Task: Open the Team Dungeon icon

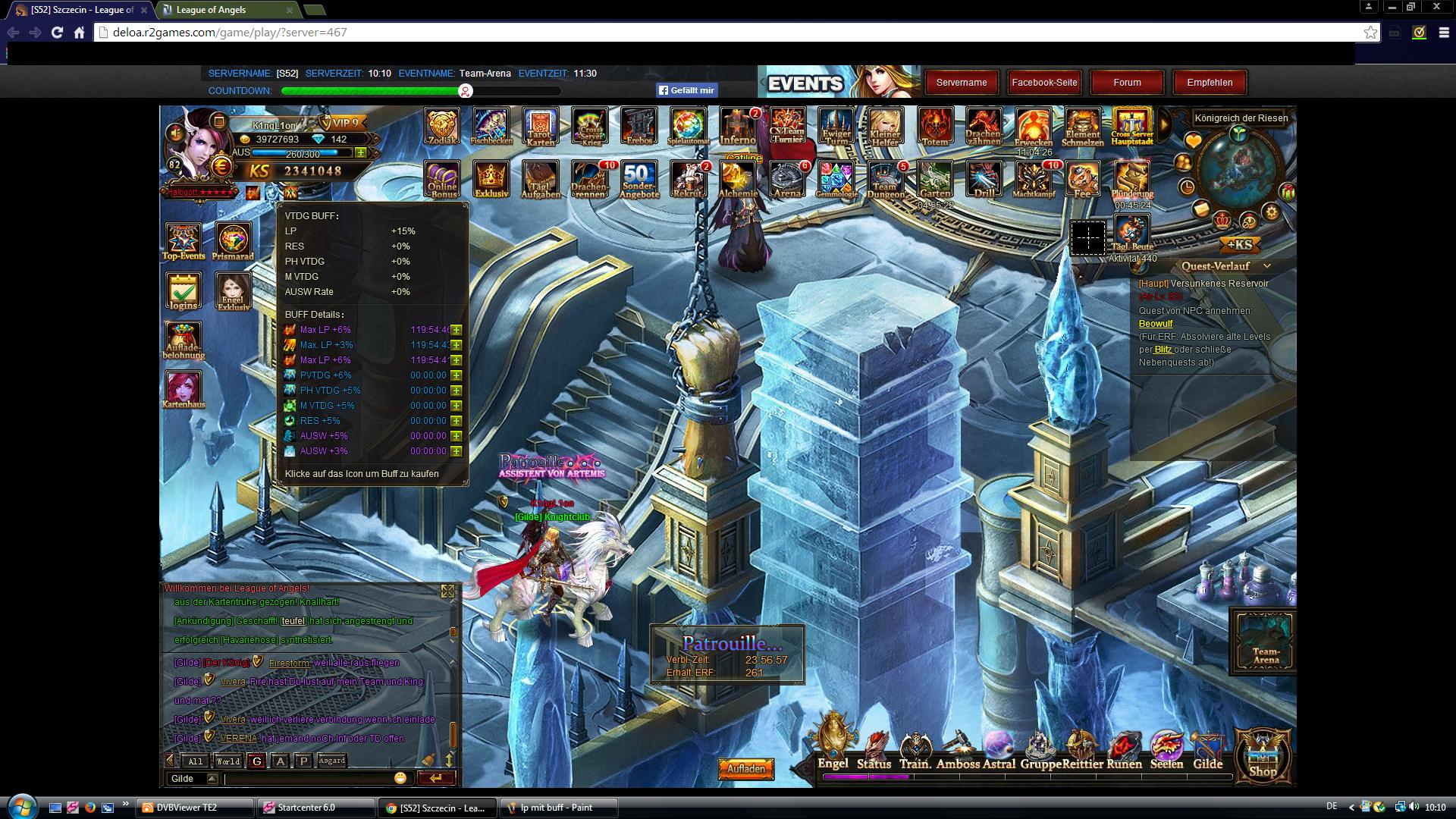Action: point(885,179)
